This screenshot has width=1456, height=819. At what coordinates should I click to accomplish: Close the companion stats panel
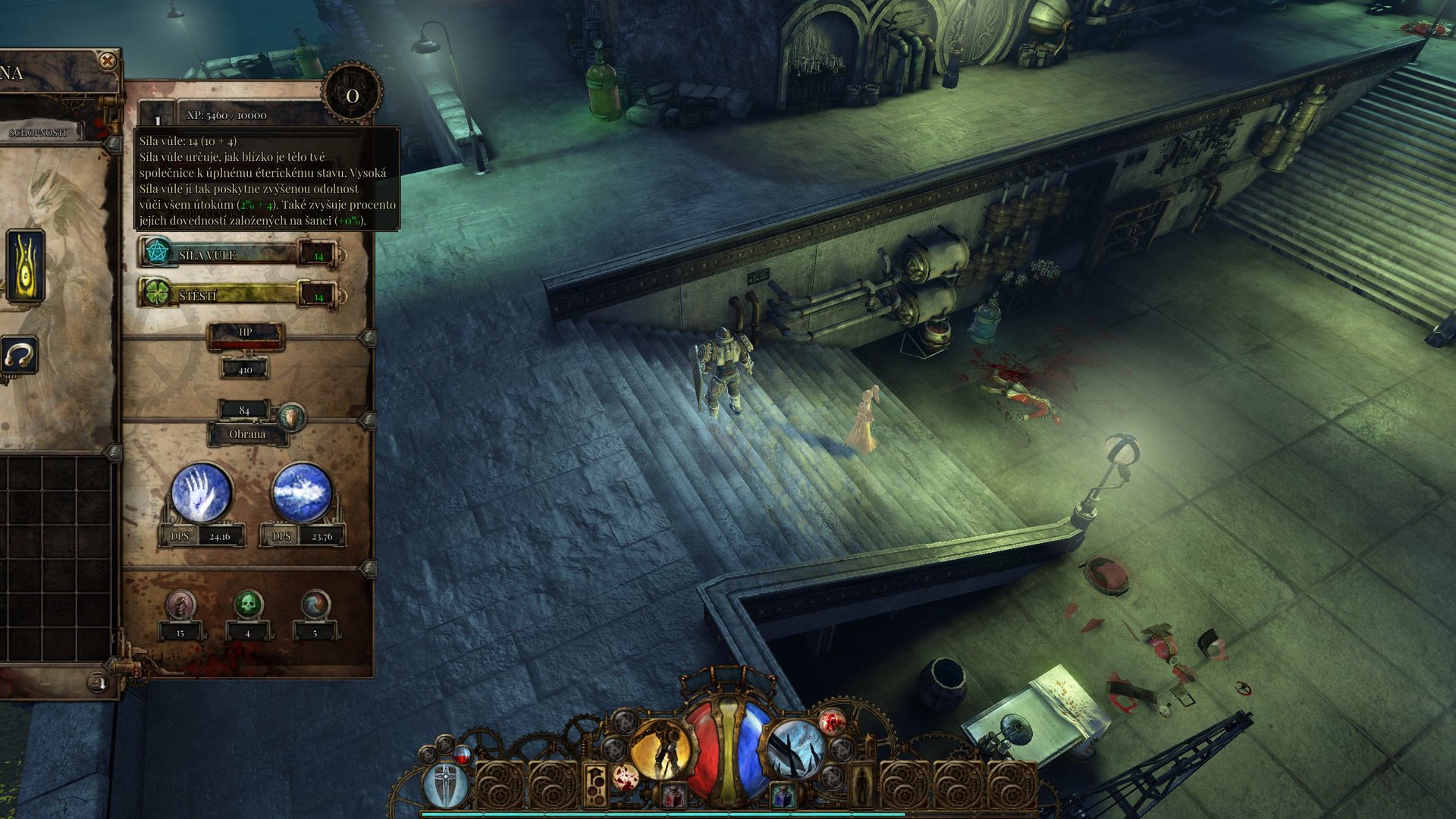click(106, 61)
